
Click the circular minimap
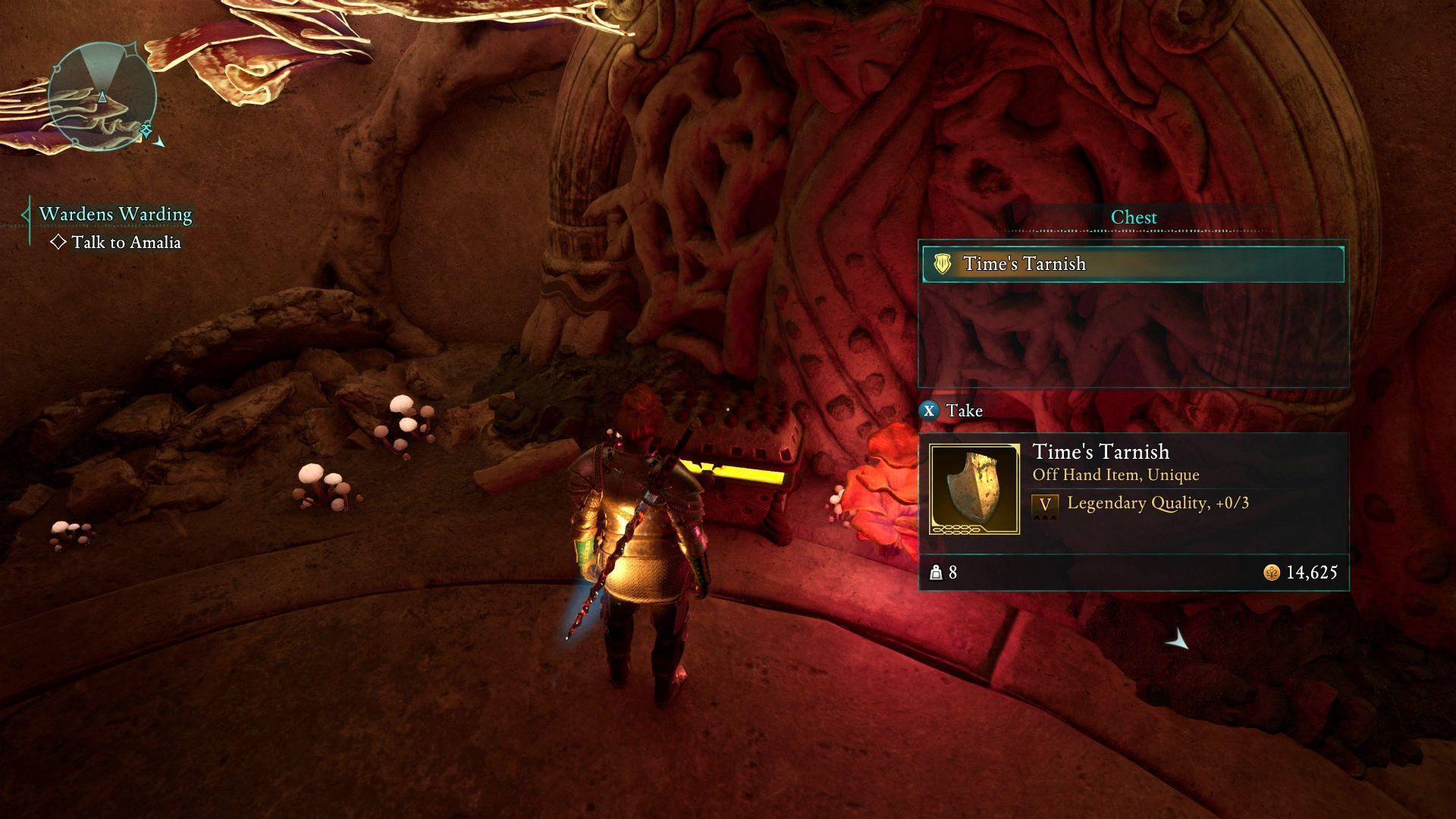coord(102,96)
